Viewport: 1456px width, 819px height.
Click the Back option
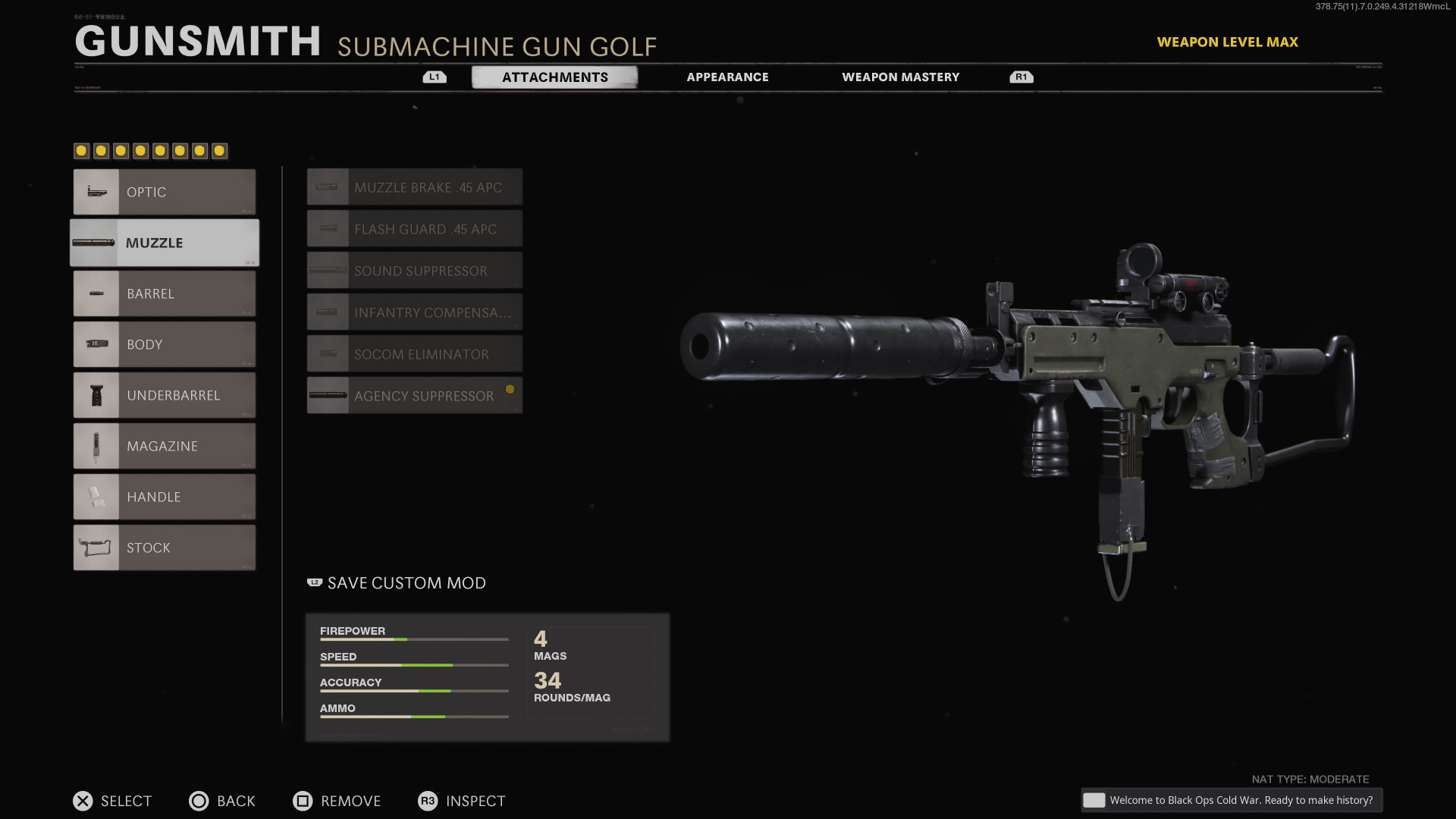point(222,801)
